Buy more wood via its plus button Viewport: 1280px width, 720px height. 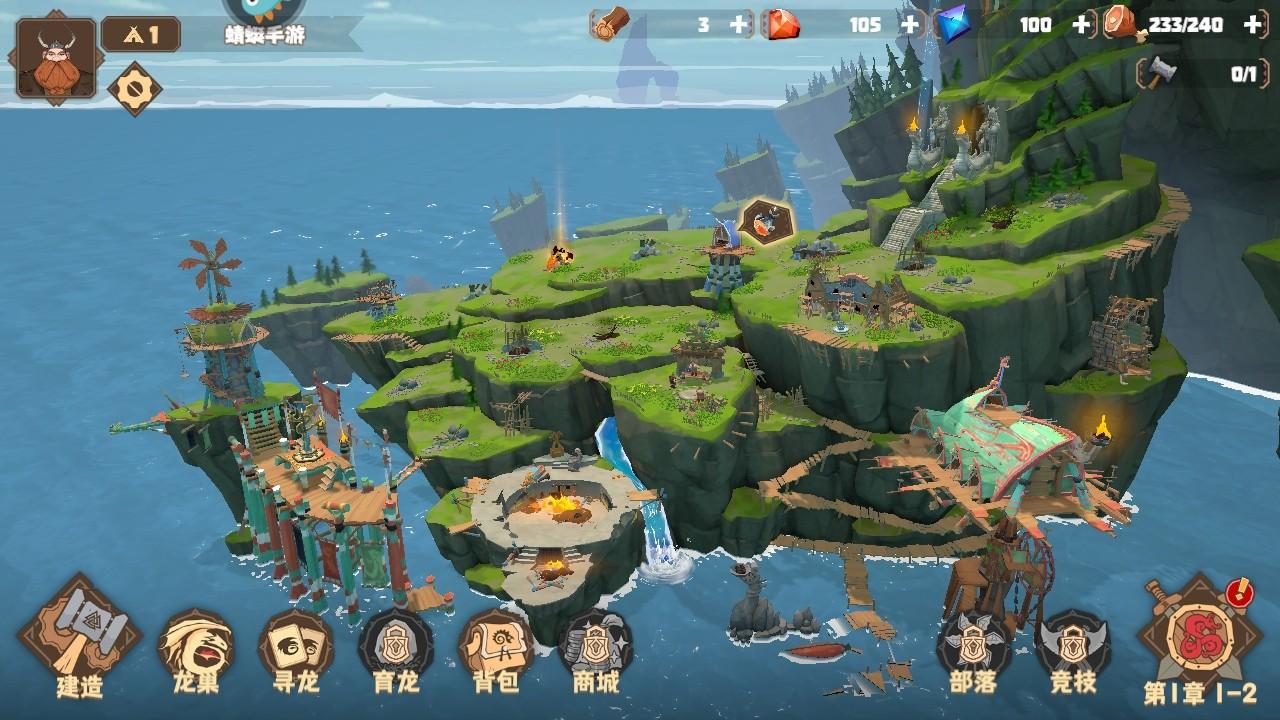[737, 25]
